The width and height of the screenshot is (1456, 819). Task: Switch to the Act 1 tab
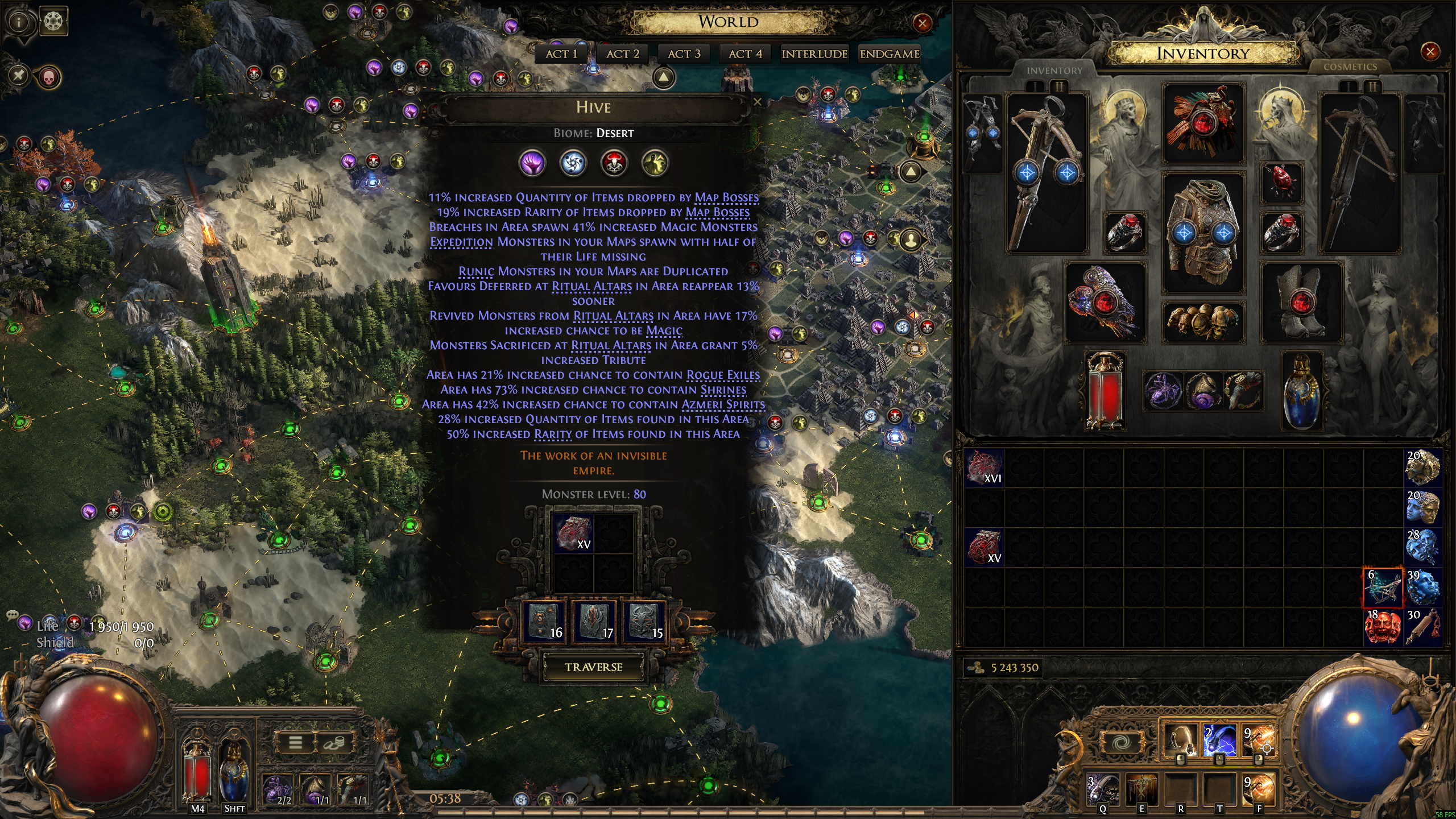coord(561,54)
